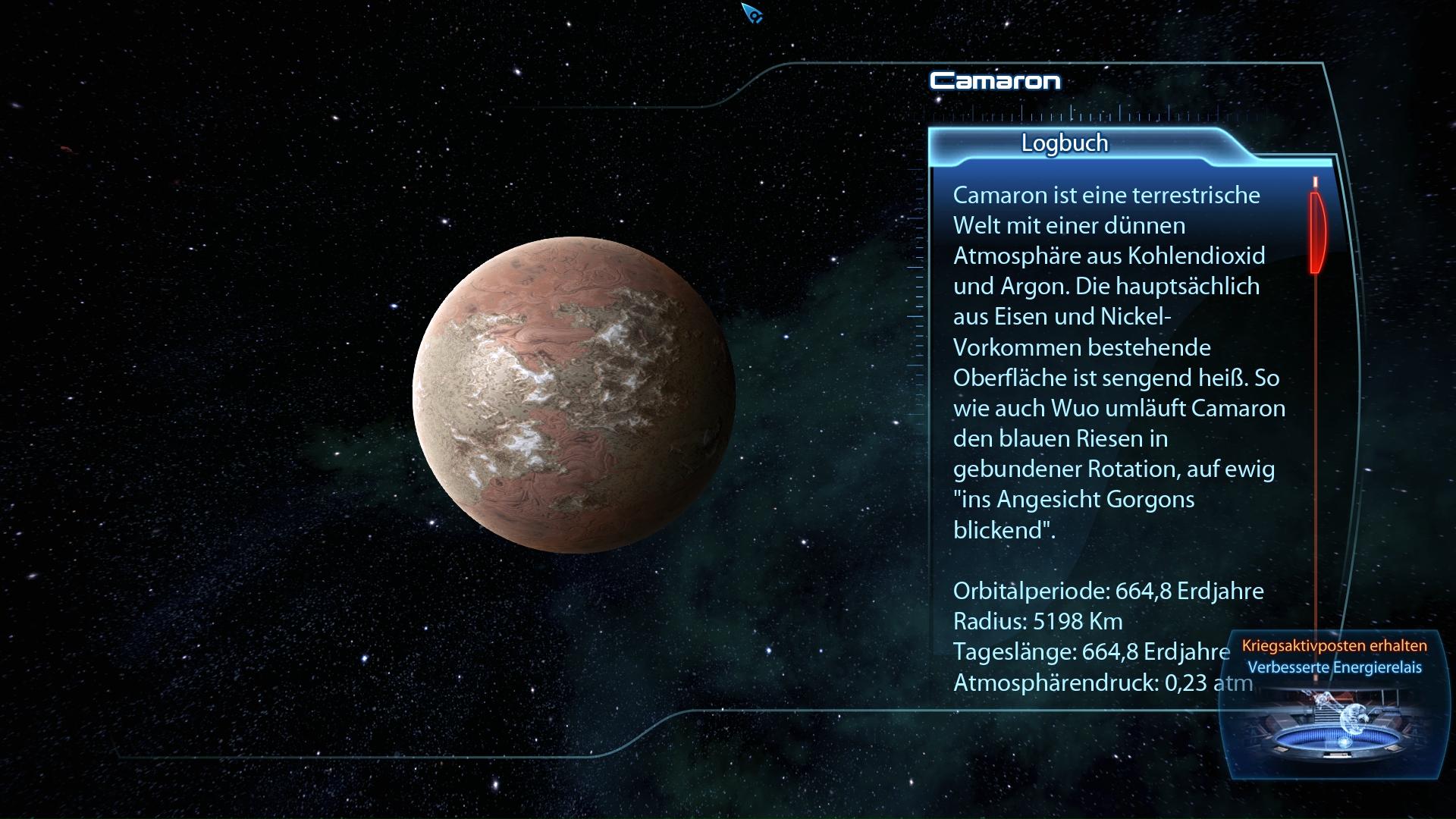Select the Logbuch tab header
Viewport: 1456px width, 819px height.
coord(1064,143)
